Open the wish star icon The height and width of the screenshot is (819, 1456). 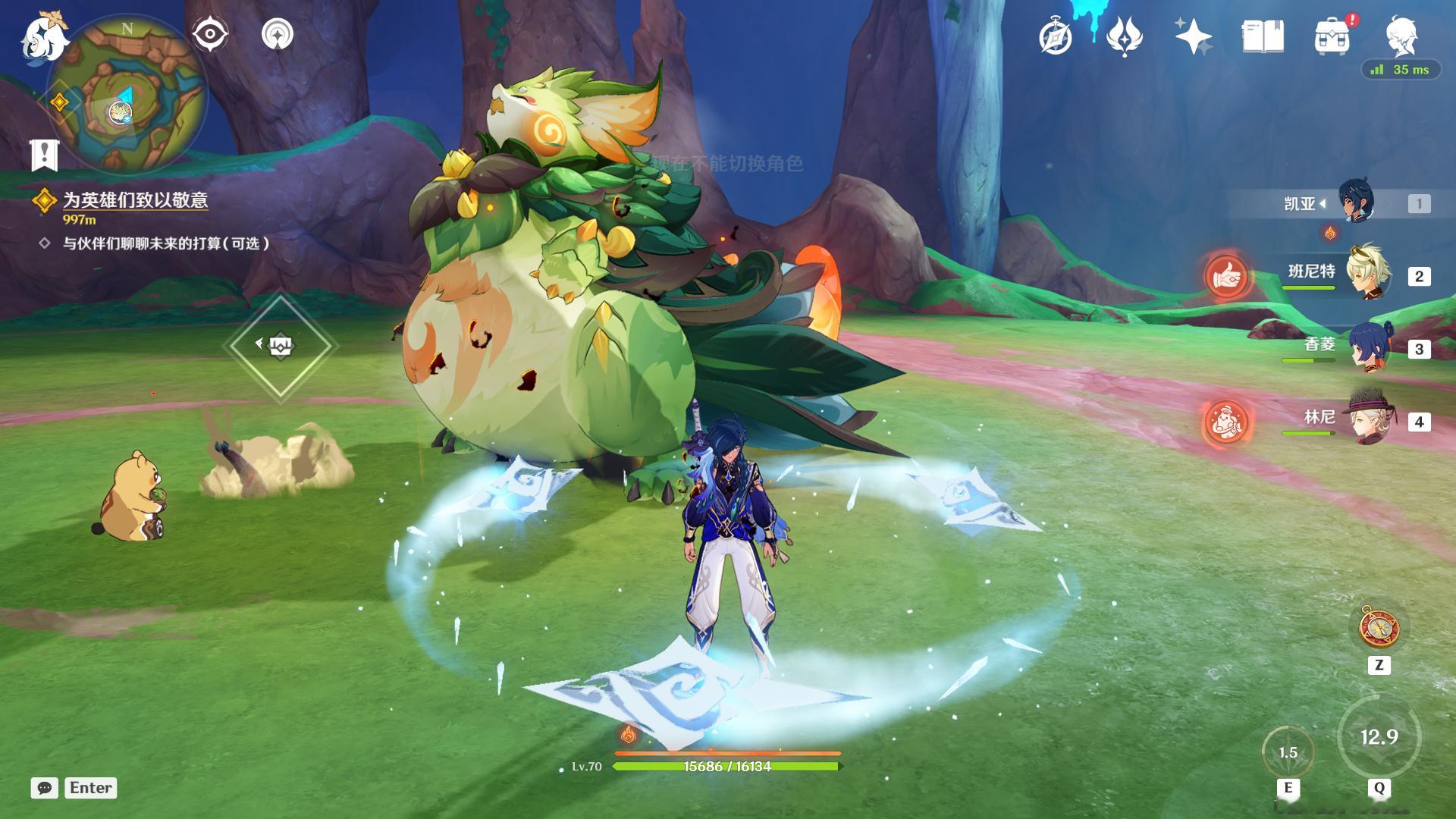[1192, 36]
